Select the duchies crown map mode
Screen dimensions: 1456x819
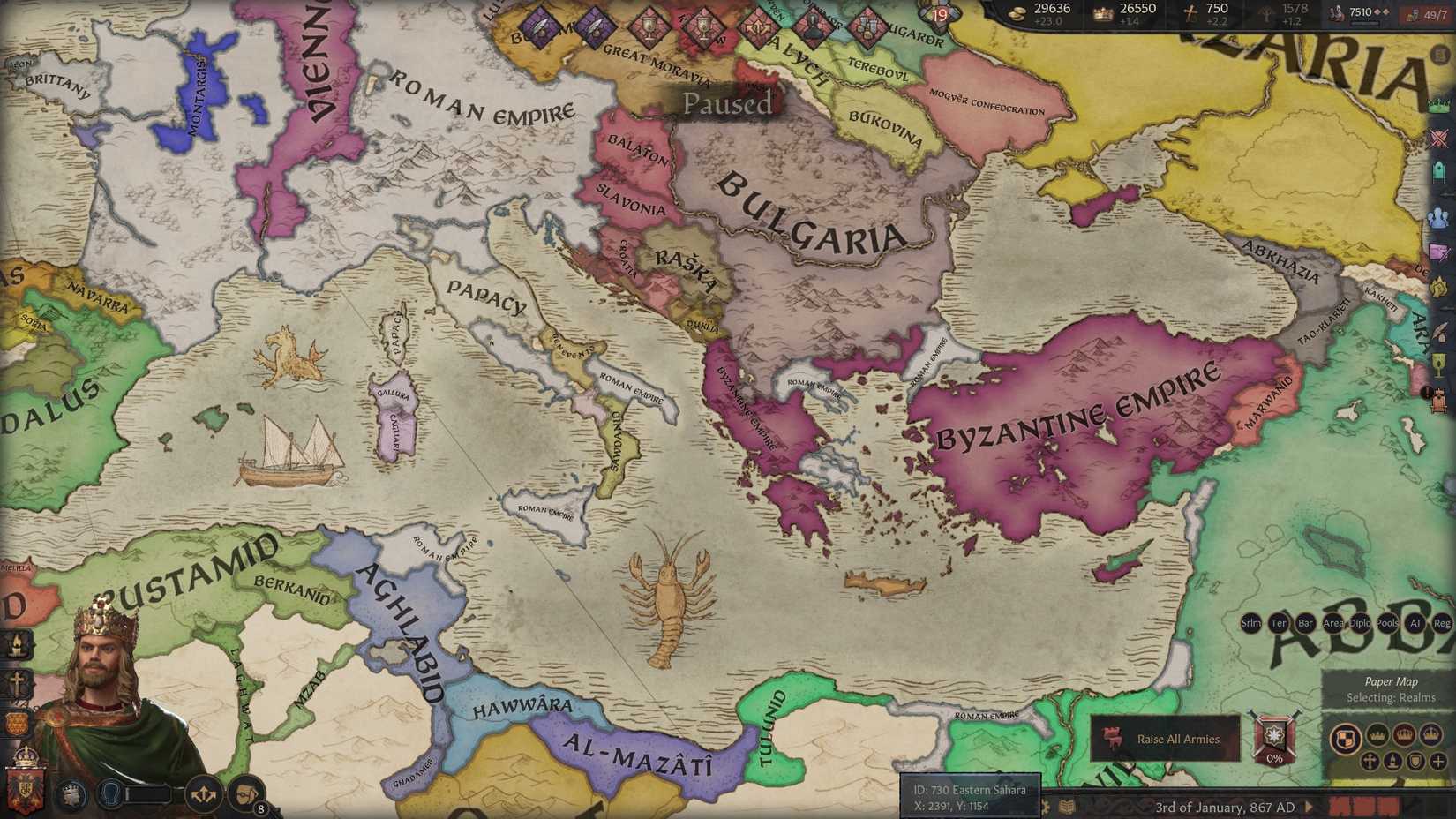(1377, 735)
